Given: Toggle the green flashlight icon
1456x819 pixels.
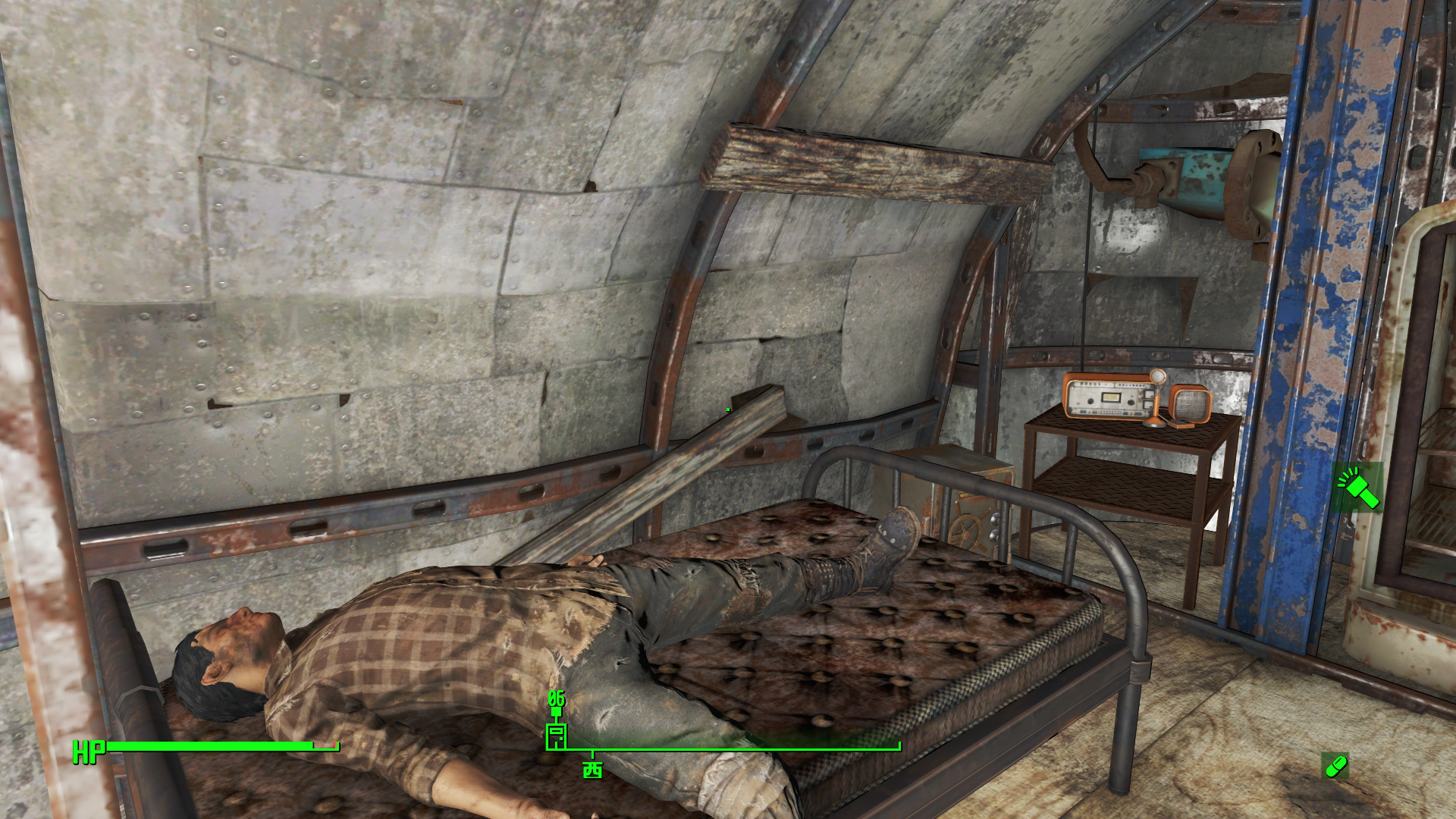Looking at the screenshot, I should coord(1359,488).
